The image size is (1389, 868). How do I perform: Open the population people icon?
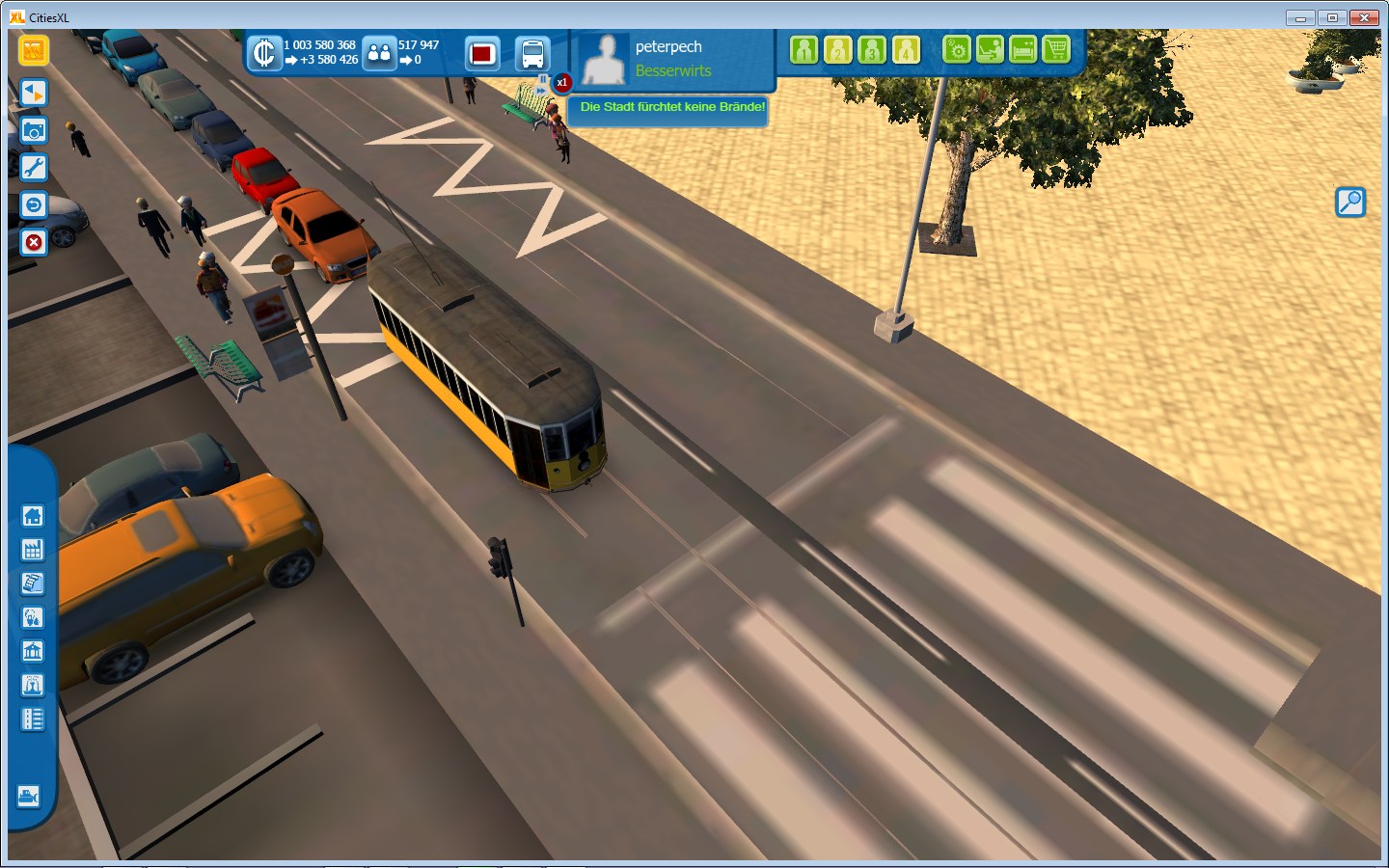pyautogui.click(x=380, y=53)
